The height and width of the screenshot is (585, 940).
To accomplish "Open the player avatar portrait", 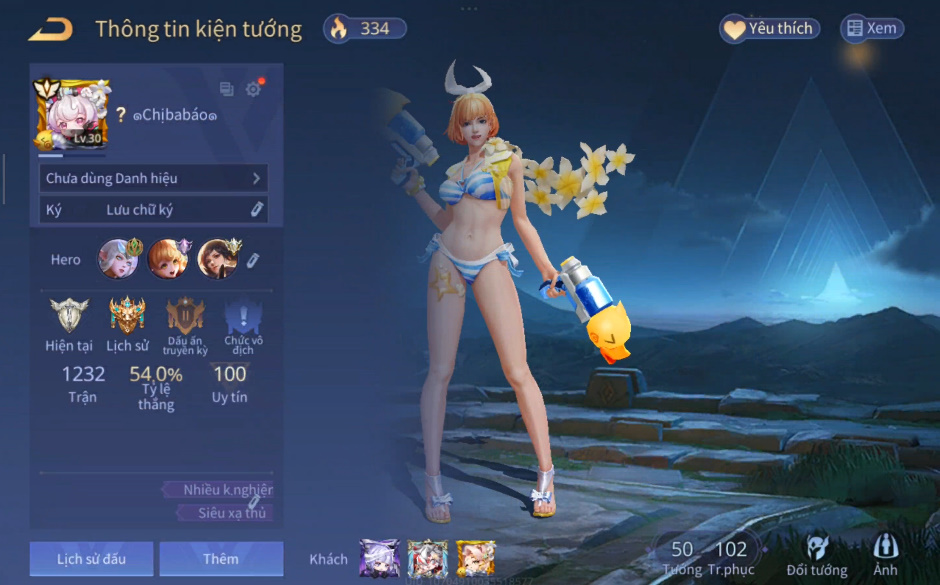I will click(71, 114).
